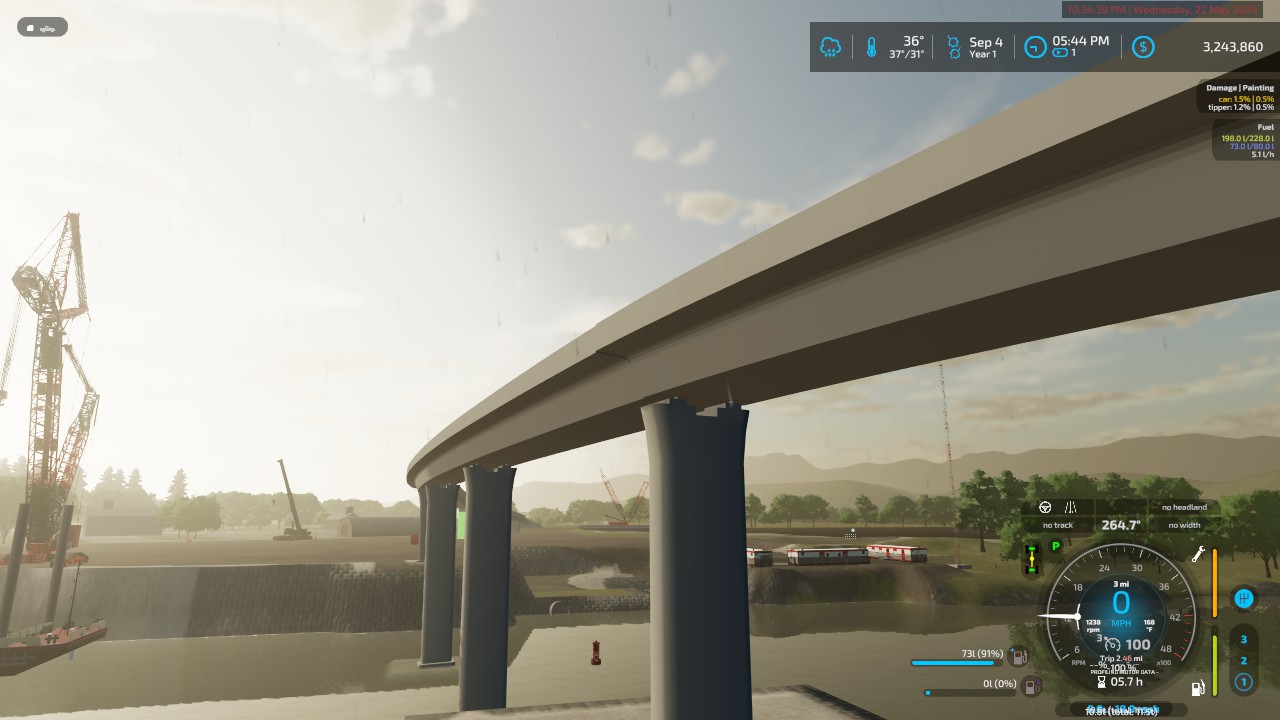Click the steering wheel guidance icon
The width and height of the screenshot is (1280, 720).
[1044, 507]
